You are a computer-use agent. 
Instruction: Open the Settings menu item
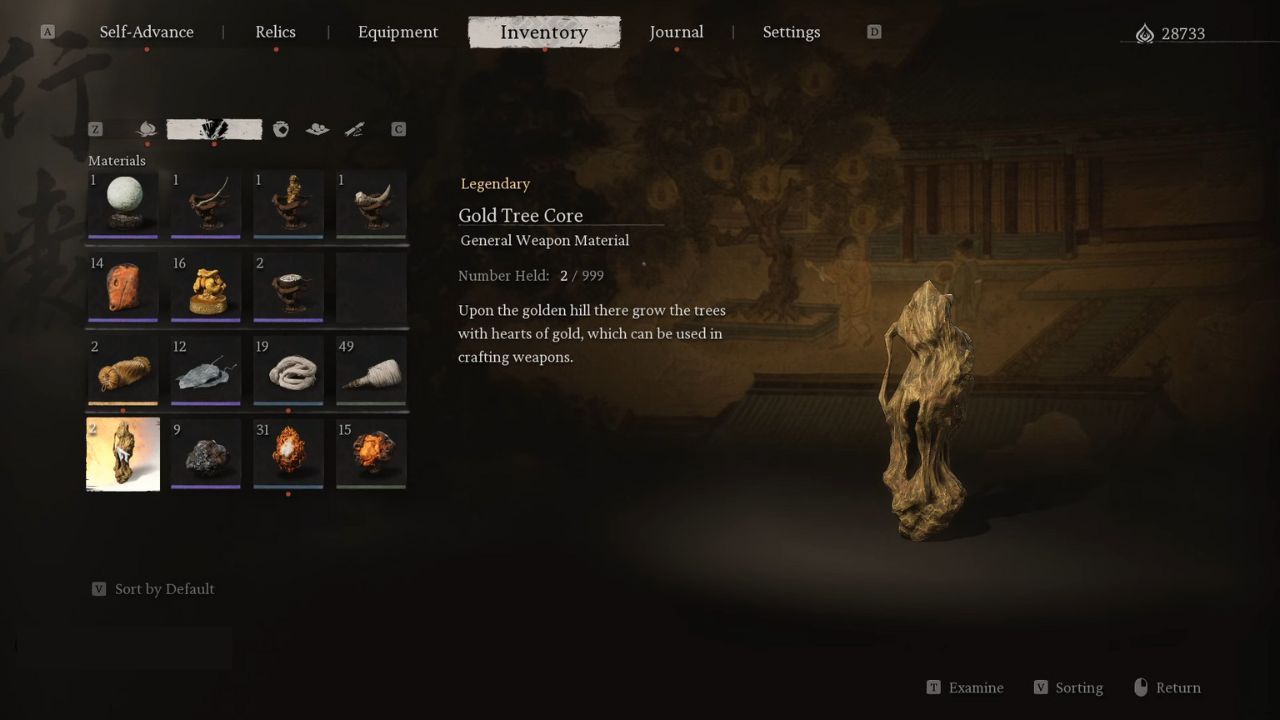click(x=791, y=32)
